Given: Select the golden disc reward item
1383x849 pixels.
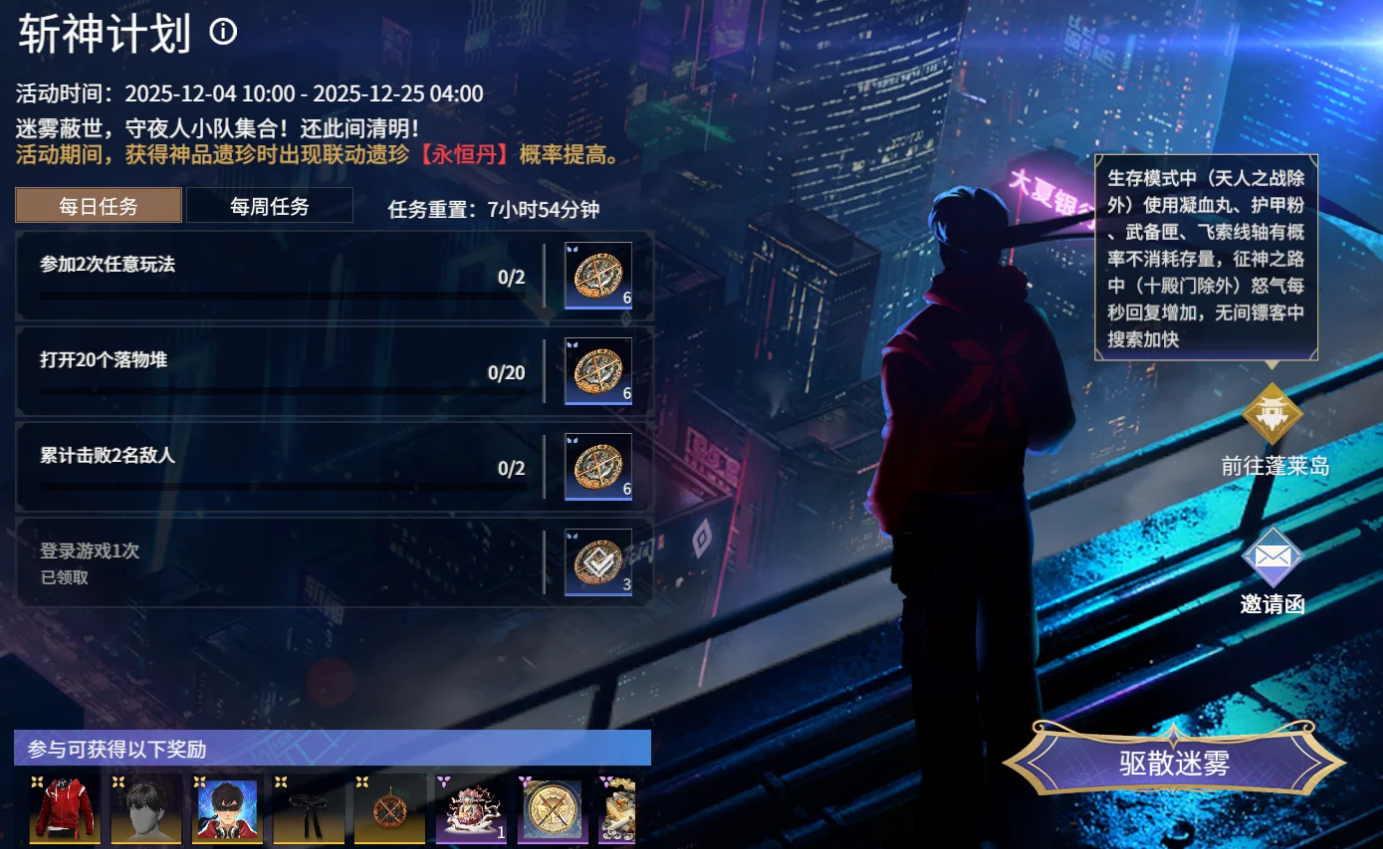Looking at the screenshot, I should [x=551, y=808].
